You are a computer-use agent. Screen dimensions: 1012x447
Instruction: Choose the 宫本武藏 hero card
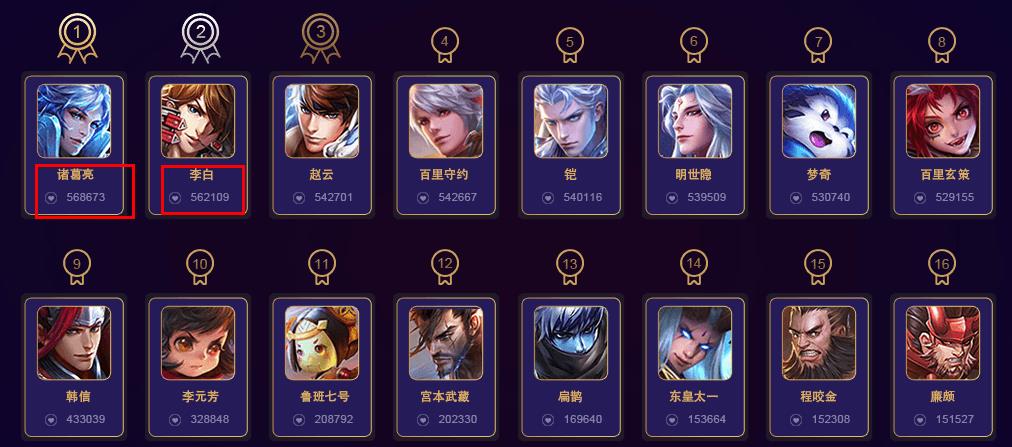click(x=446, y=342)
